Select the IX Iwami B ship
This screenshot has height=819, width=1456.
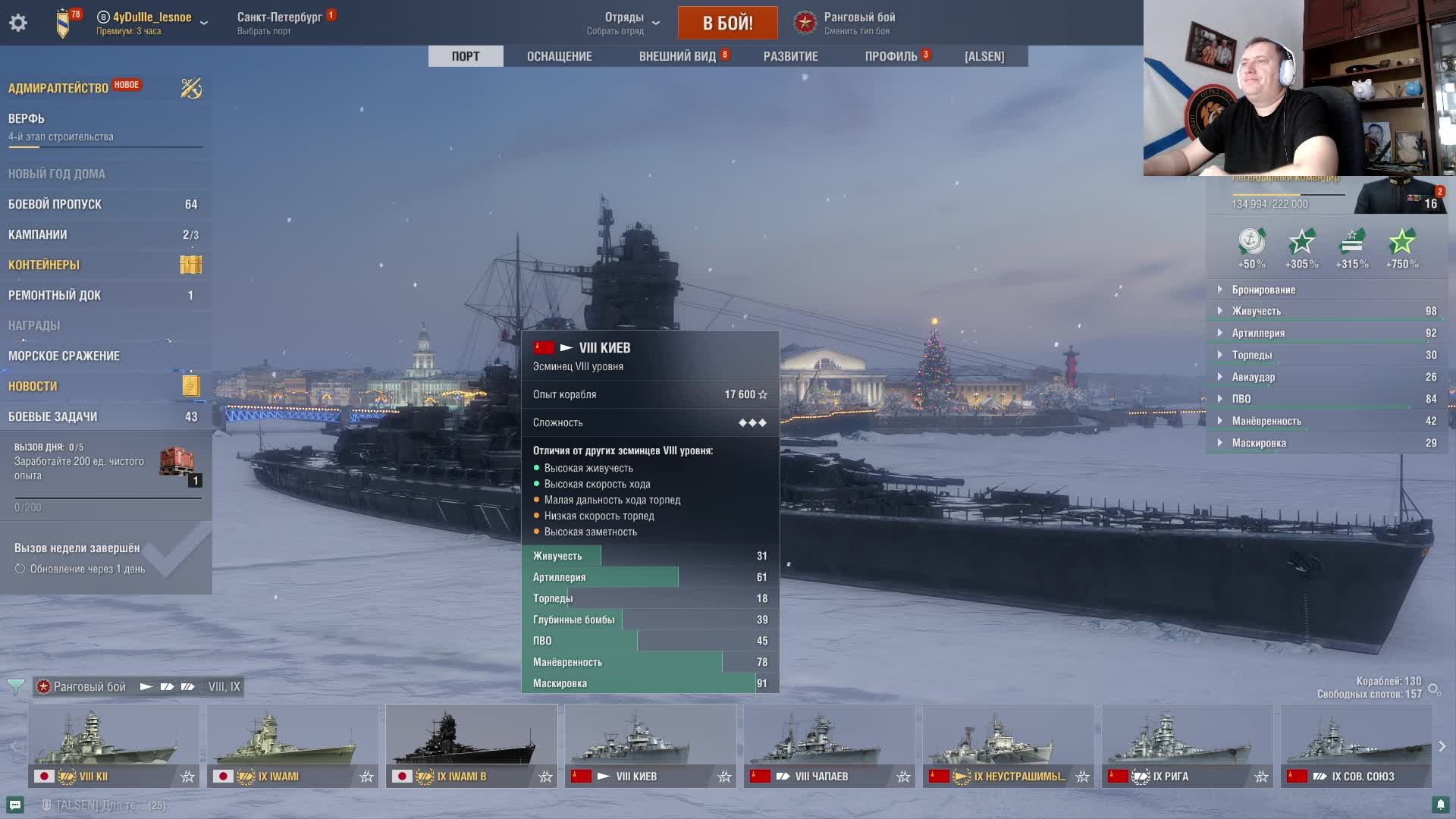pos(471,746)
